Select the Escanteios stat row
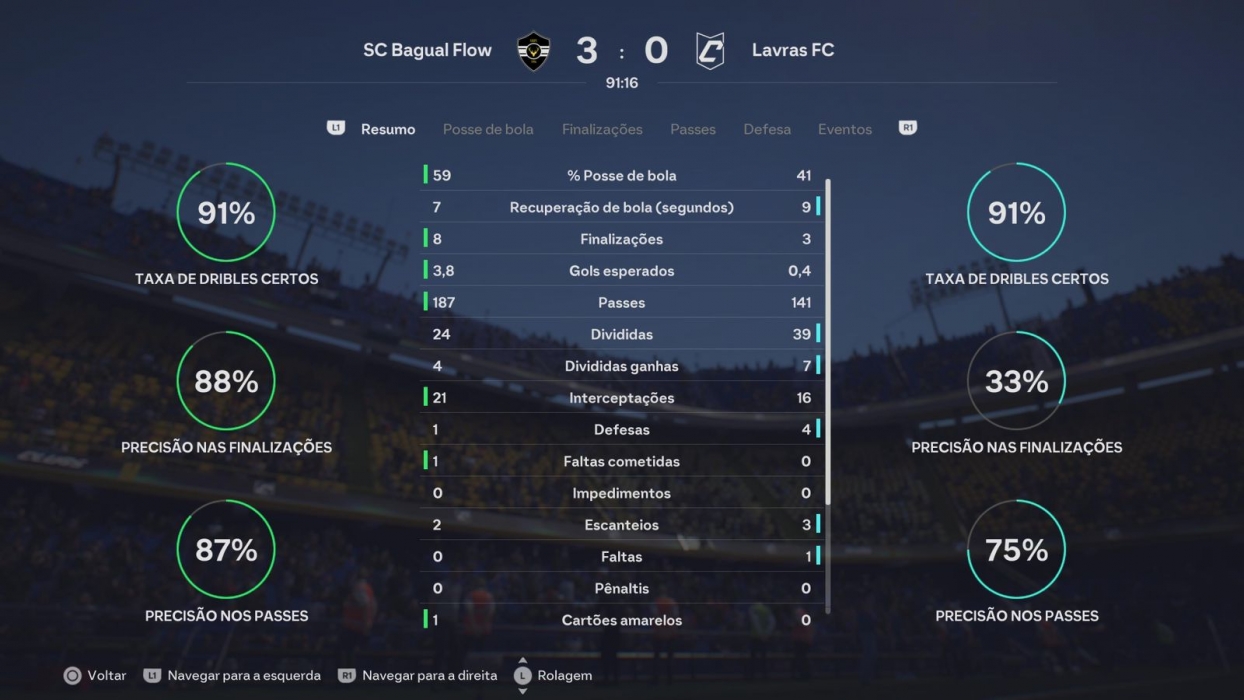 (x=622, y=525)
